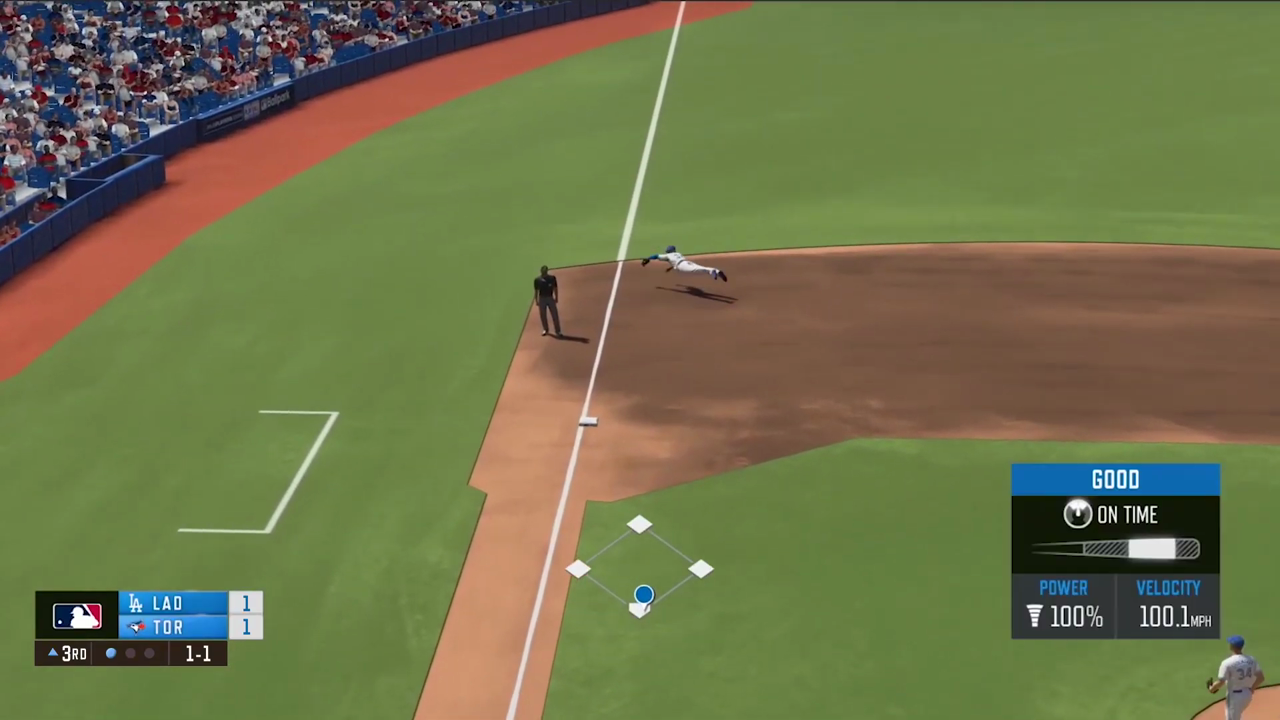Viewport: 1280px width, 720px height.
Task: Click the bat-shaped throw power meter
Action: pyautogui.click(x=1115, y=548)
